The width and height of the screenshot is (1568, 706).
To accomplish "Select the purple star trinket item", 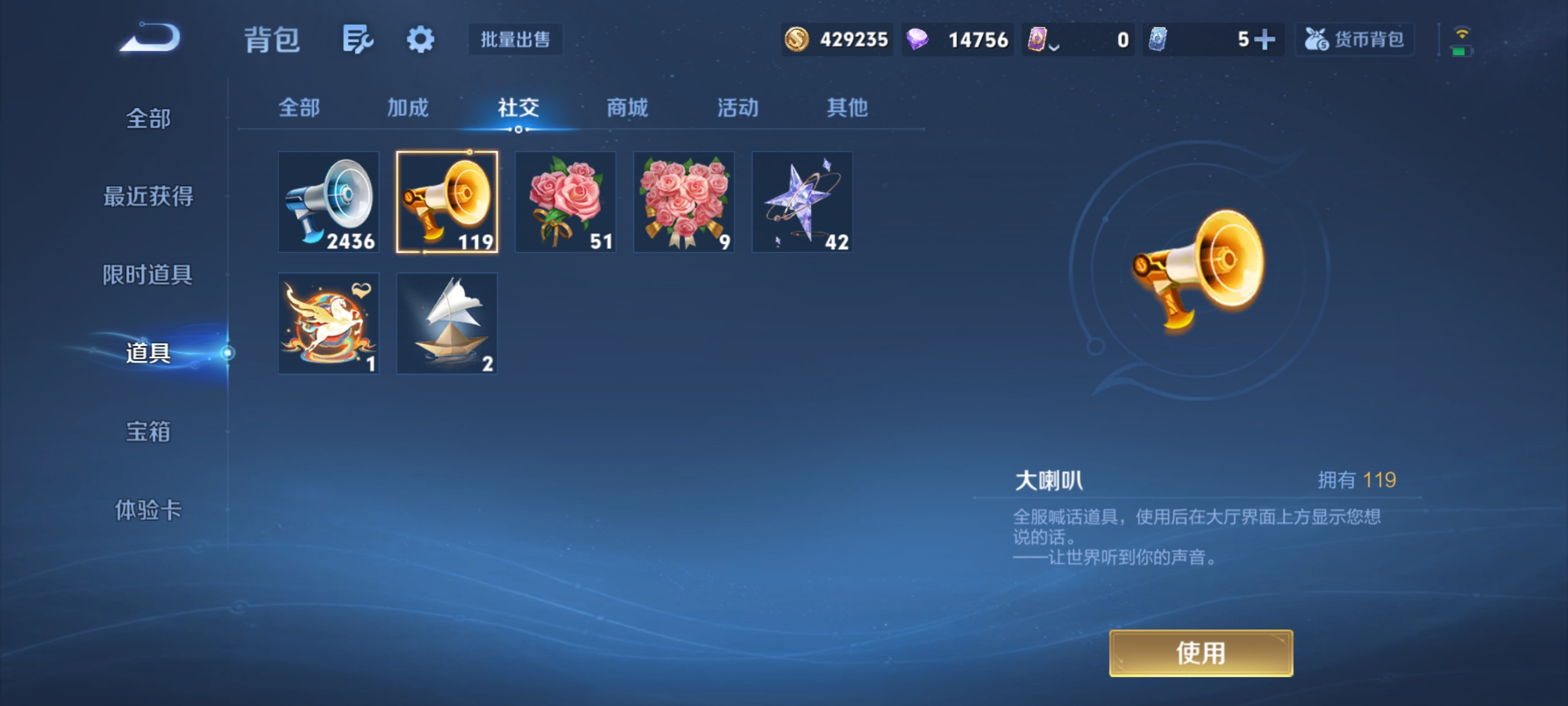I will [x=802, y=202].
